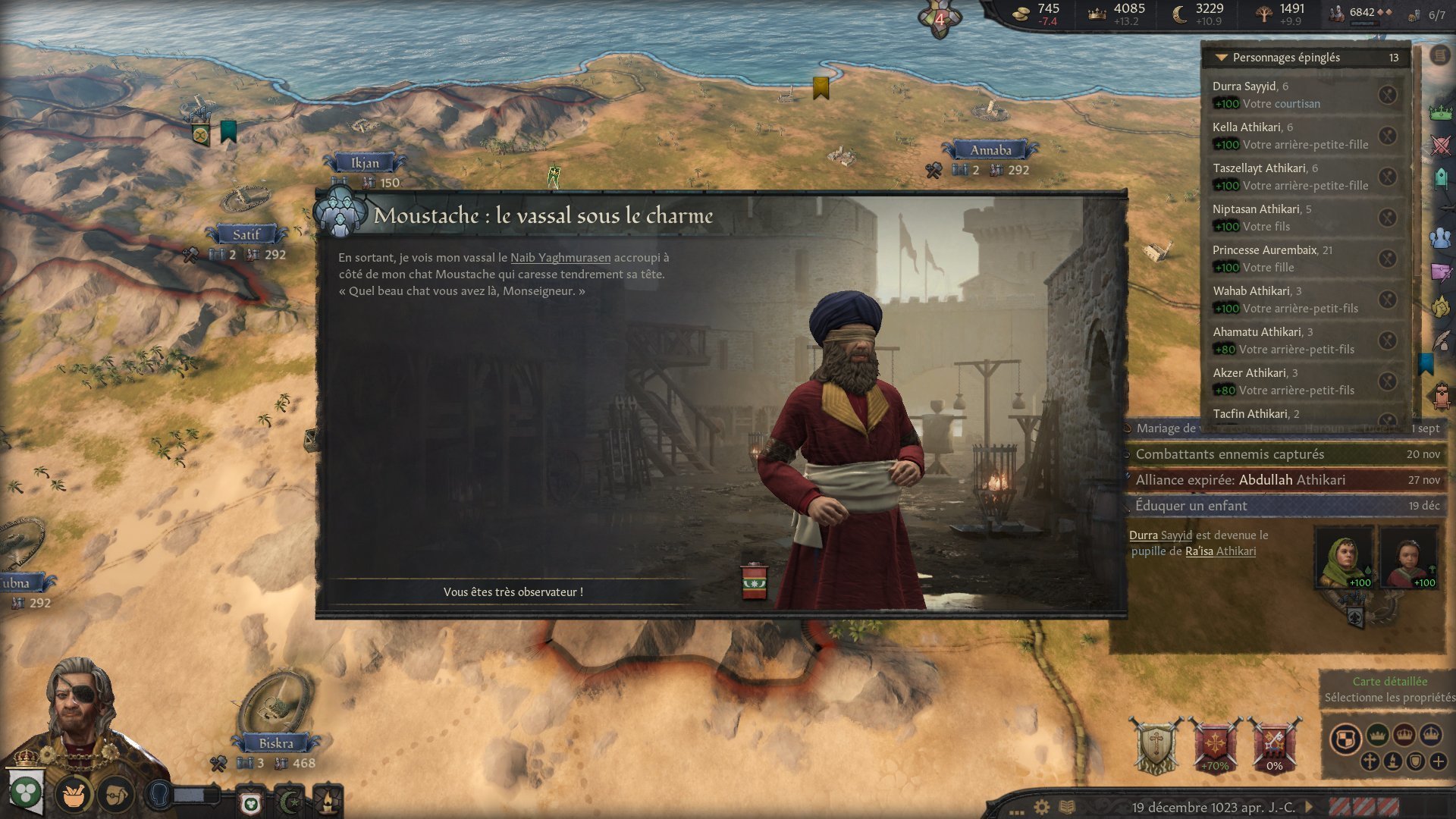This screenshot has width=1456, height=819.
Task: Open the mortar and pestle lifestyle icon
Action: (74, 795)
